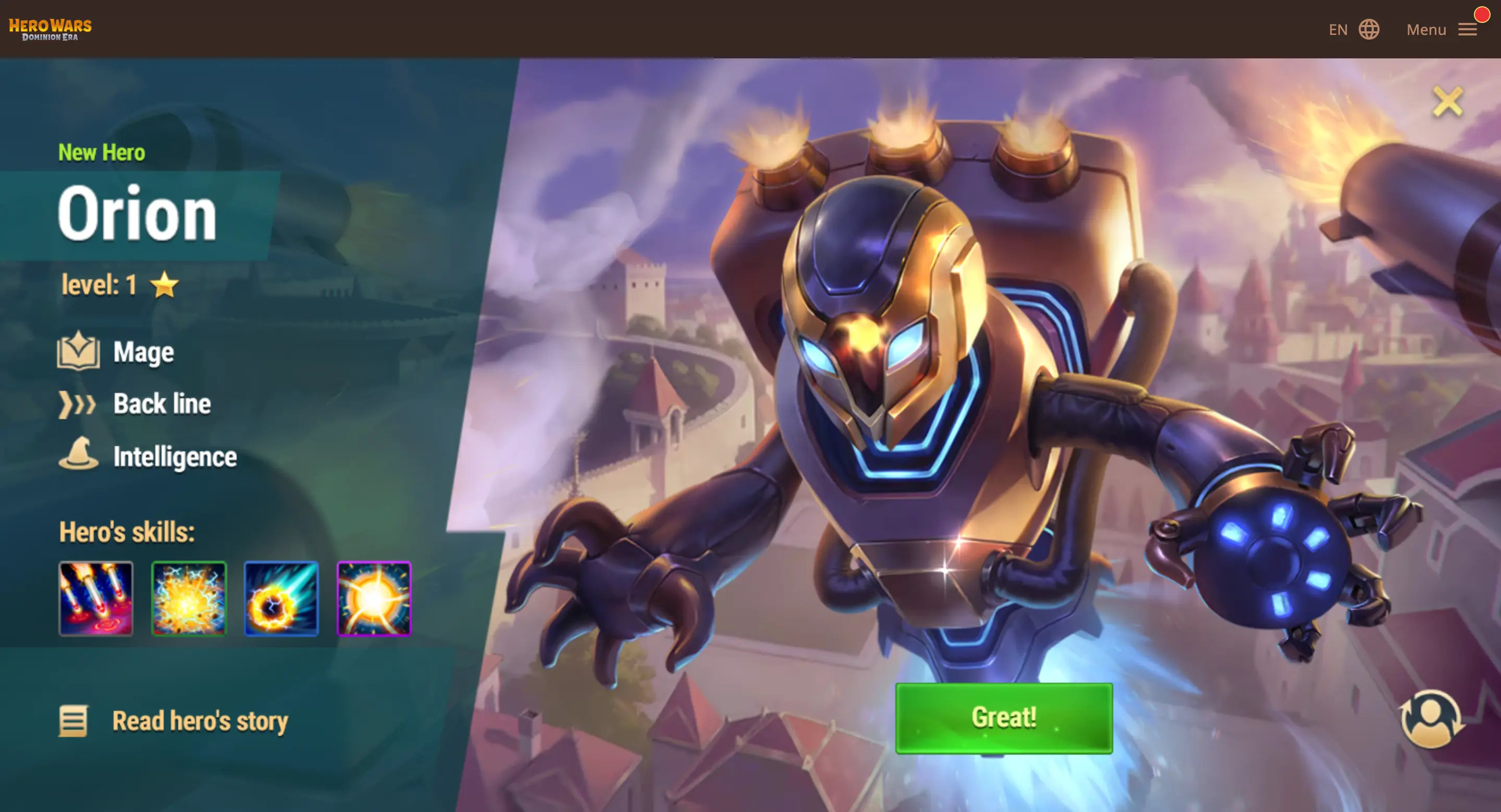This screenshot has width=1501, height=812.
Task: Click the New Hero label
Action: 102,153
